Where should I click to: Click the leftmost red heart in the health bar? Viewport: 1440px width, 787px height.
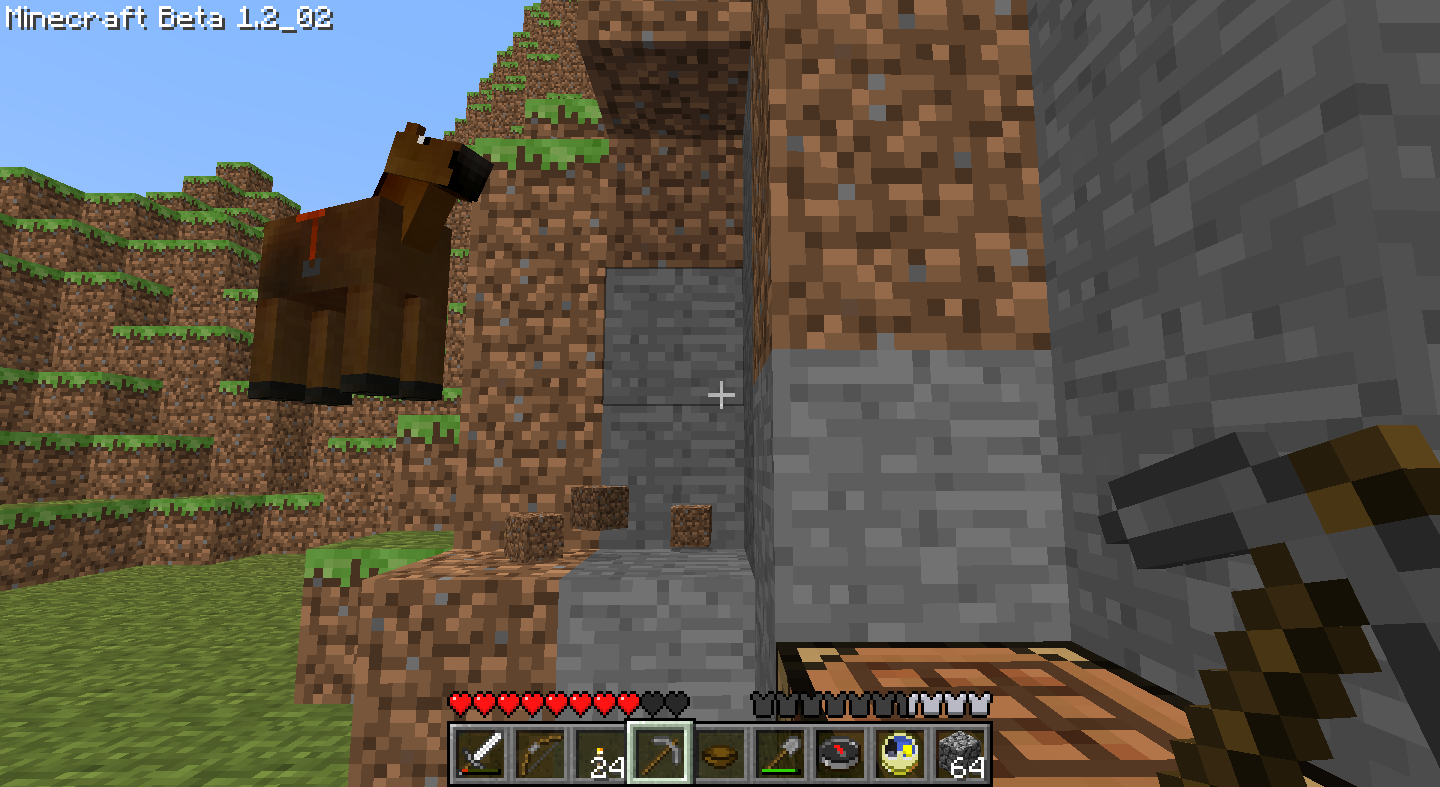click(x=458, y=702)
